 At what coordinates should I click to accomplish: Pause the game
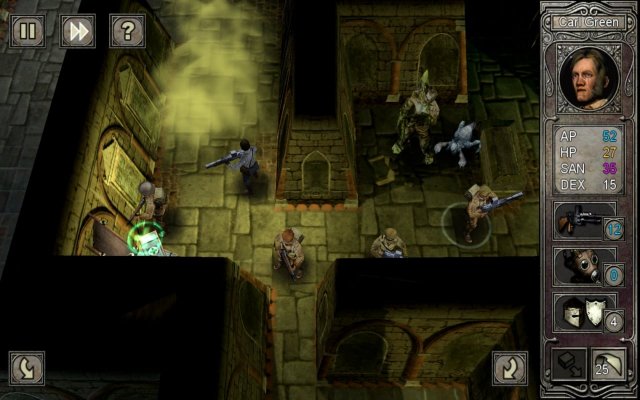pyautogui.click(x=27, y=31)
